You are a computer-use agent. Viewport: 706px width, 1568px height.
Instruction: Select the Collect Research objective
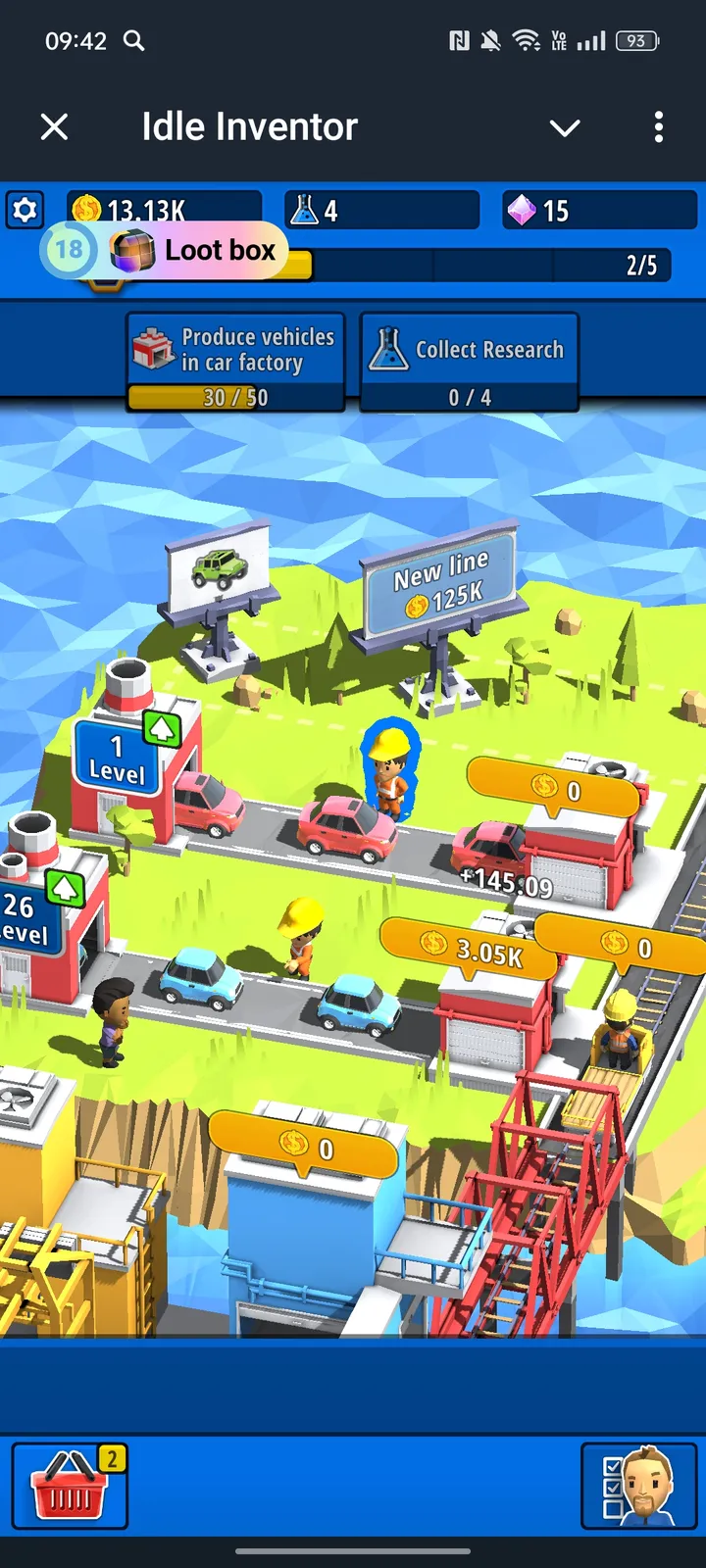coord(469,361)
